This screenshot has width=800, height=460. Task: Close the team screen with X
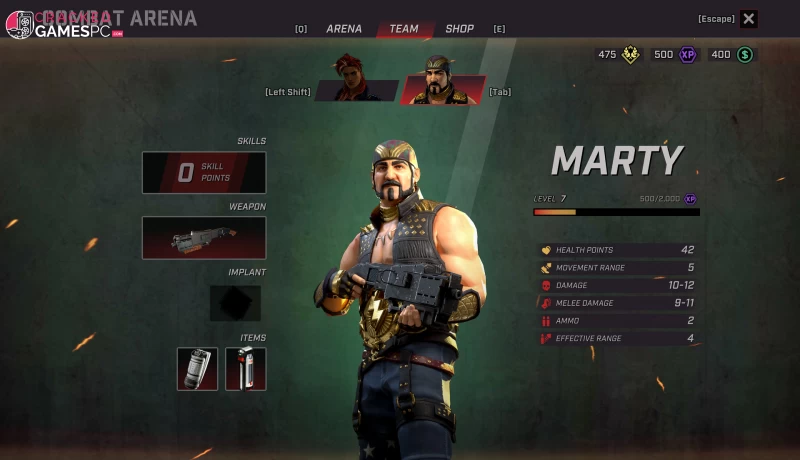tap(749, 19)
